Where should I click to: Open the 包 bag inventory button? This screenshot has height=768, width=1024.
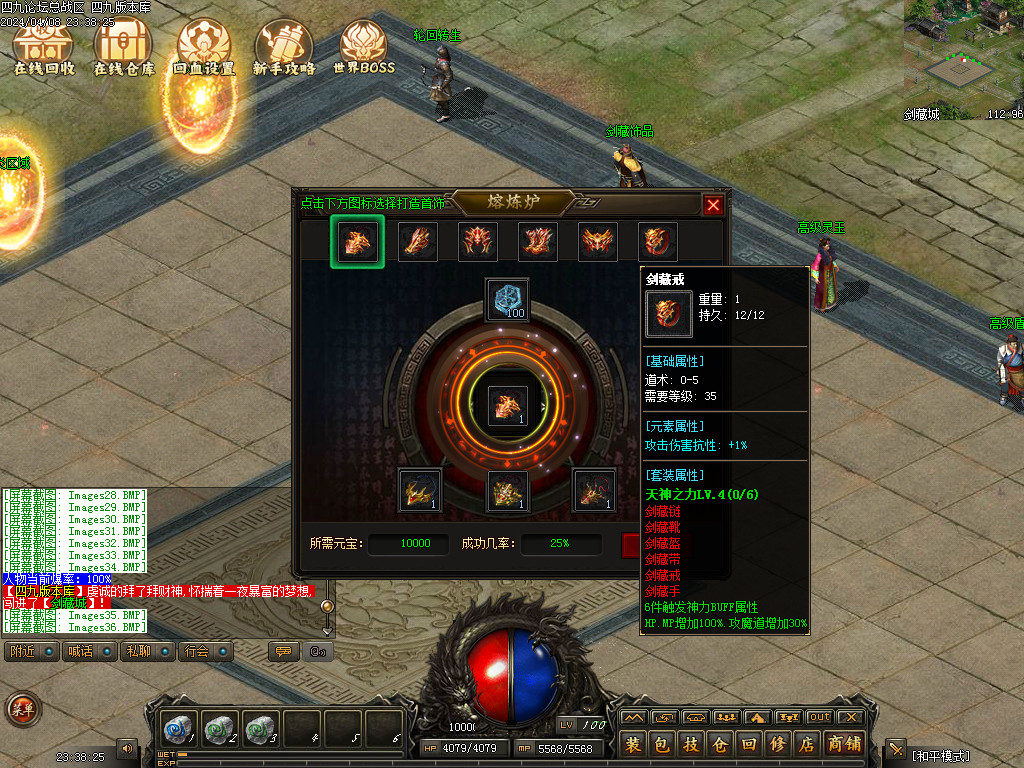[661, 744]
